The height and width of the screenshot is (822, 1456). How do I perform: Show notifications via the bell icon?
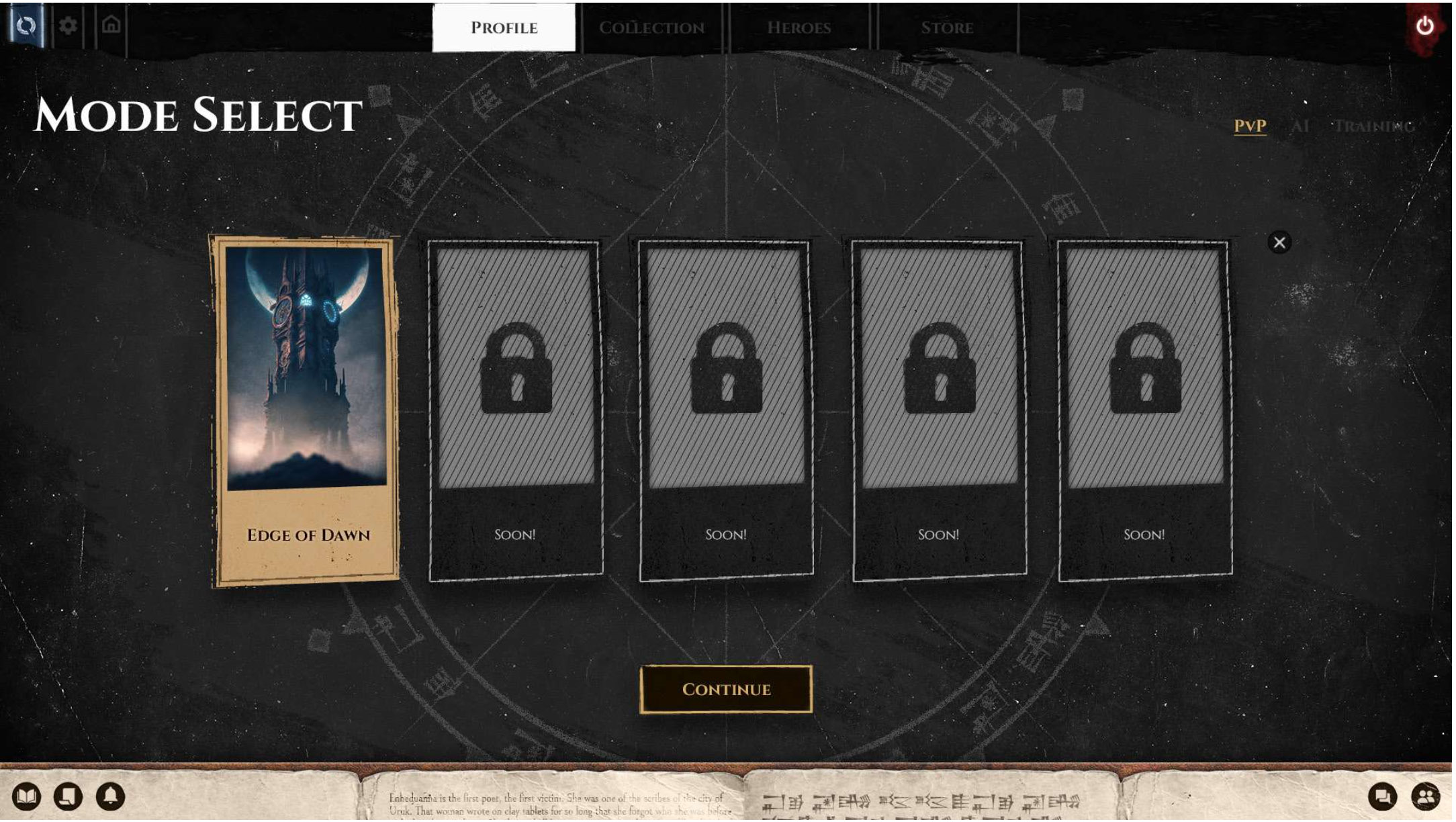coord(110,796)
